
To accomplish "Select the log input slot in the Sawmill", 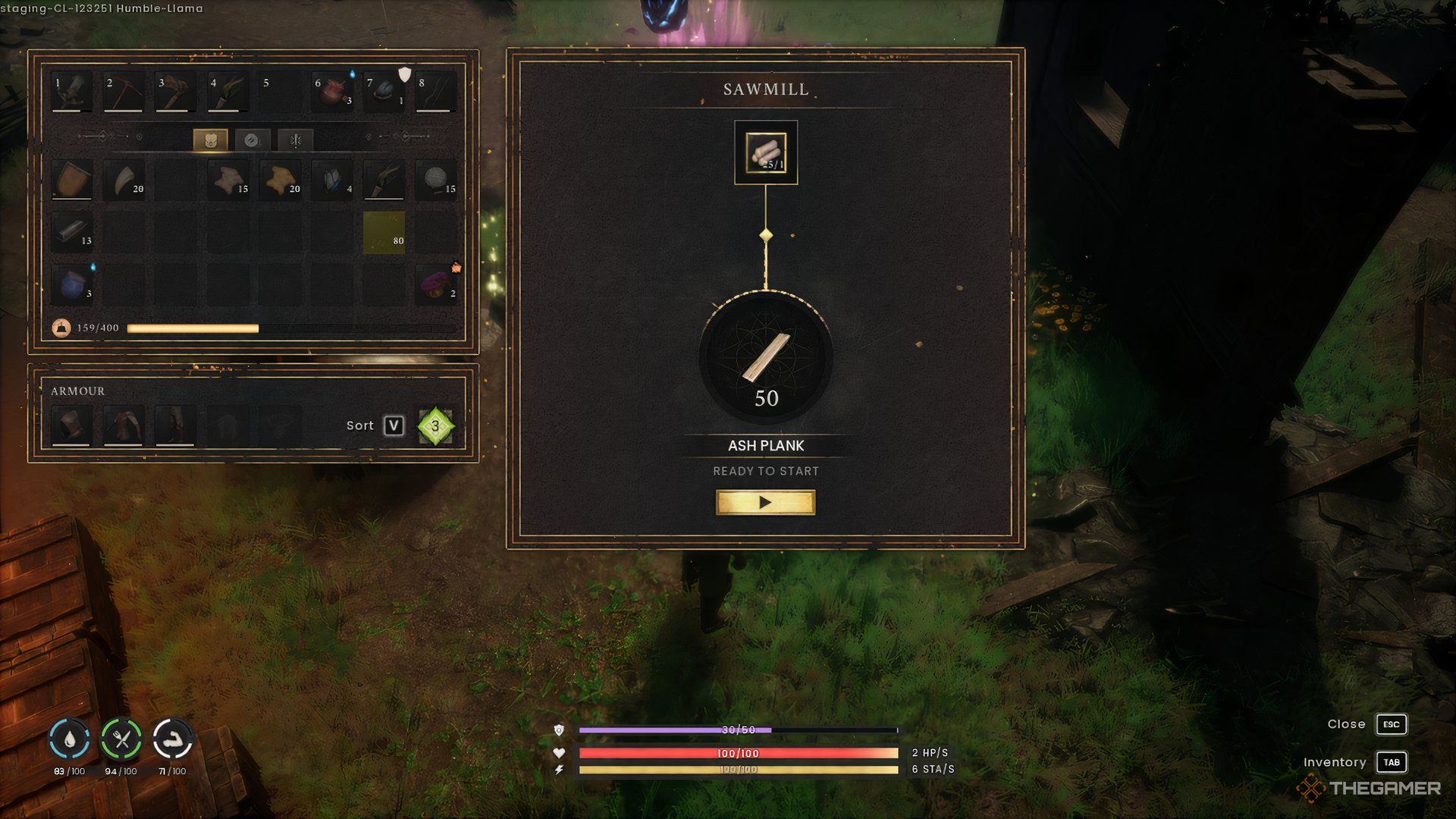I will pos(765,152).
